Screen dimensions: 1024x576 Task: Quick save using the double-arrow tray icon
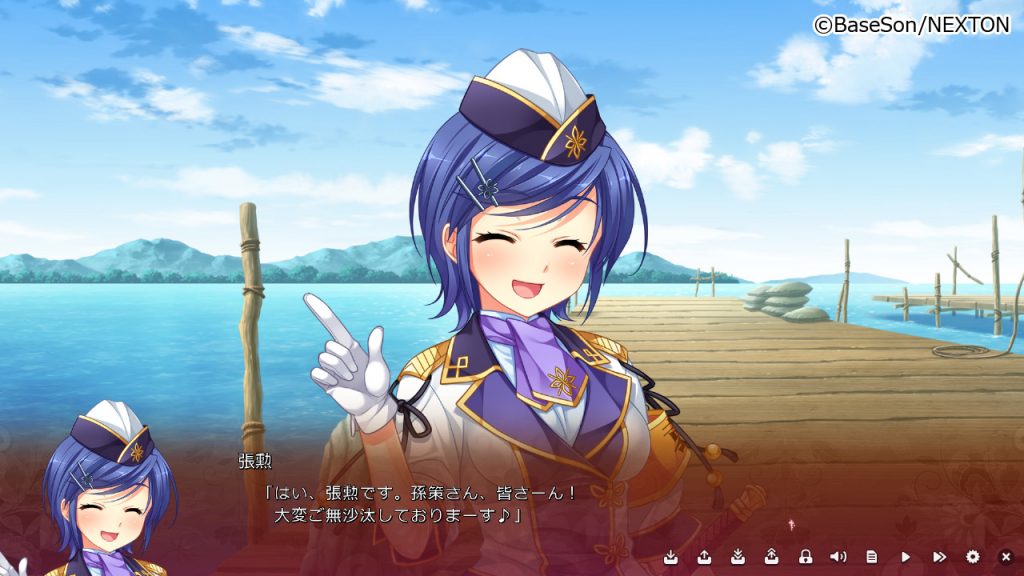tap(737, 556)
